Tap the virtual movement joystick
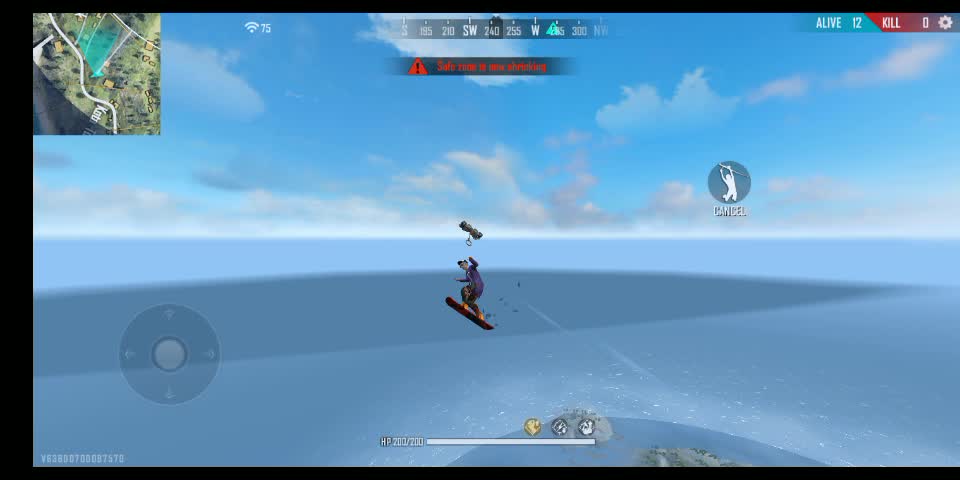The image size is (960, 480). (x=169, y=353)
